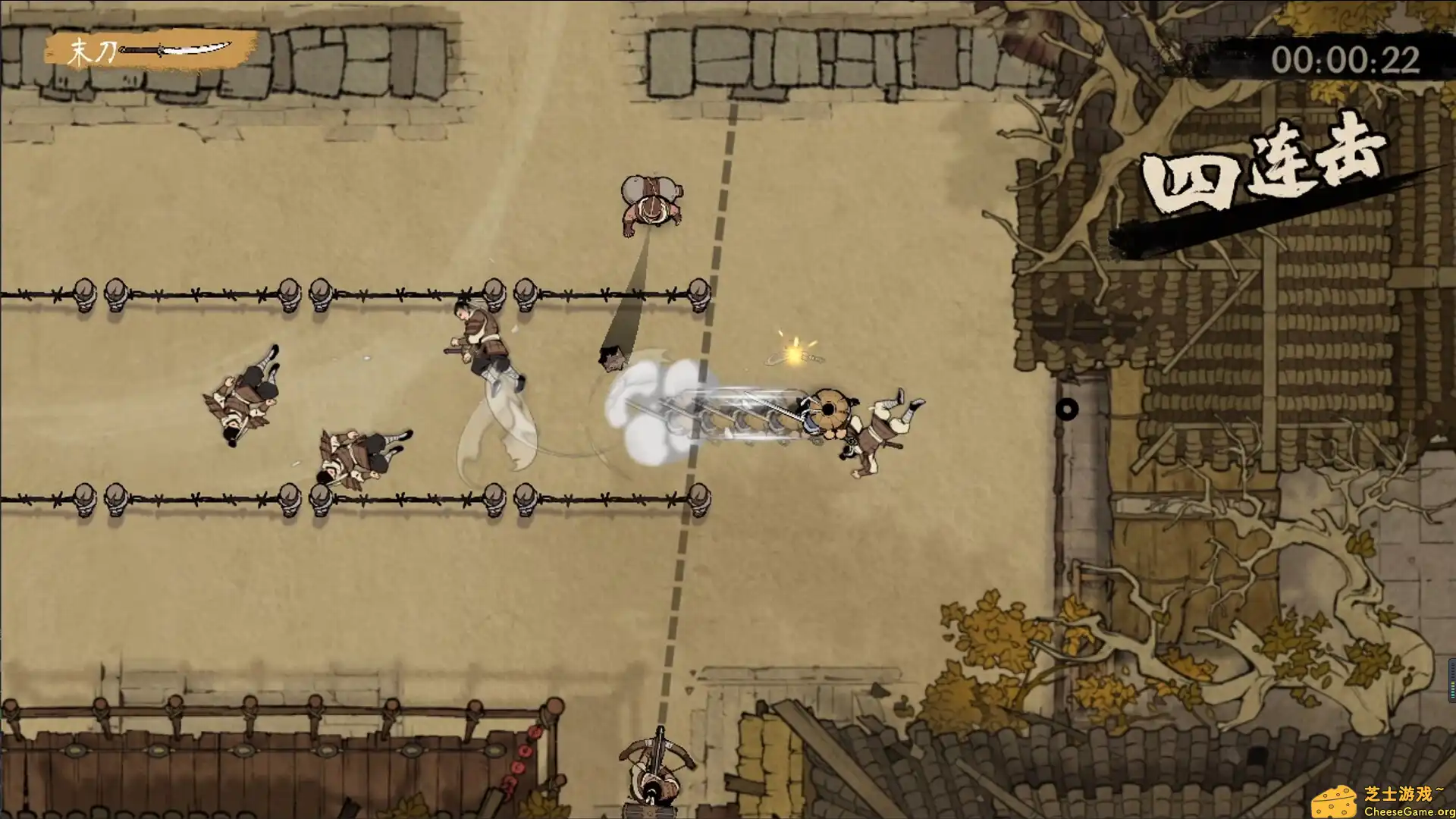The height and width of the screenshot is (819, 1456).
Task: Open the CheeseGame.org watermark logo
Action: pos(1382,801)
